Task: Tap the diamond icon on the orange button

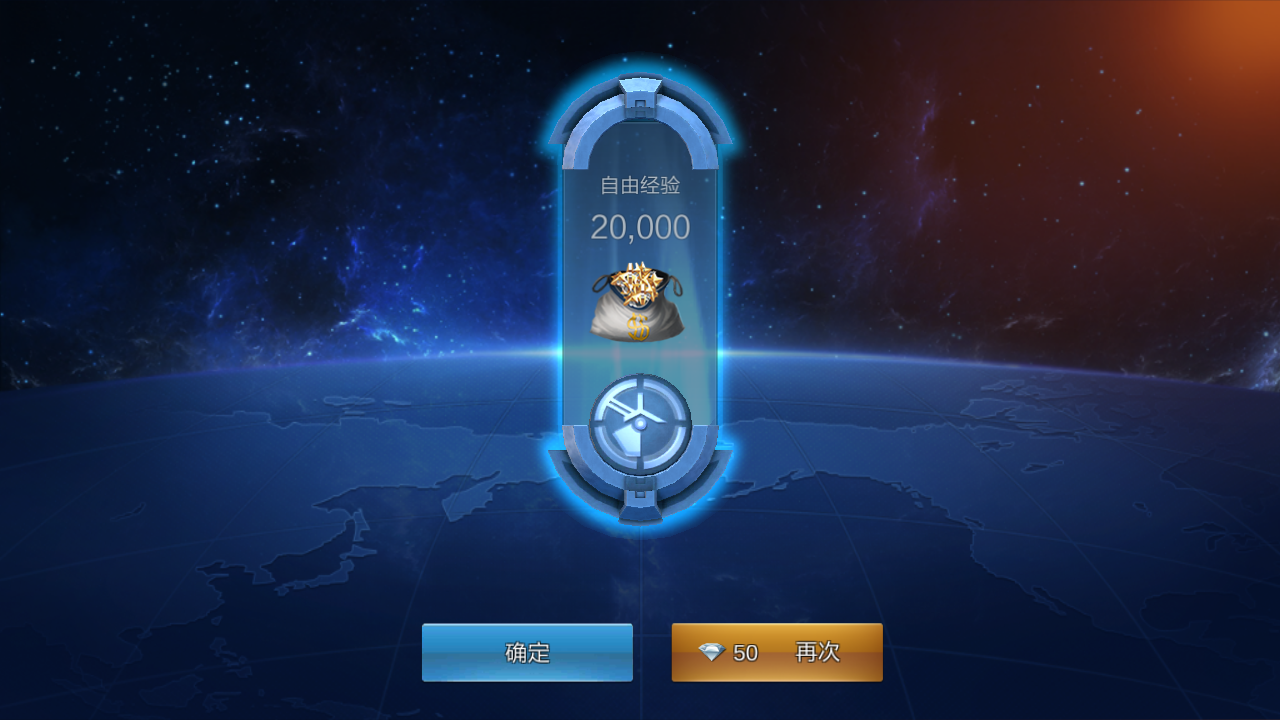Action: pyautogui.click(x=712, y=652)
